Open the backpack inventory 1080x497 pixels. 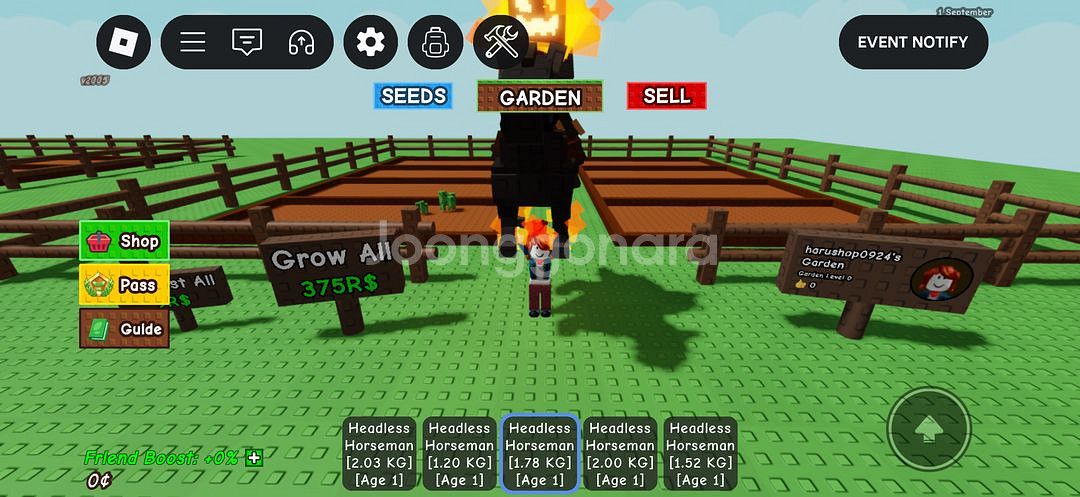click(435, 42)
